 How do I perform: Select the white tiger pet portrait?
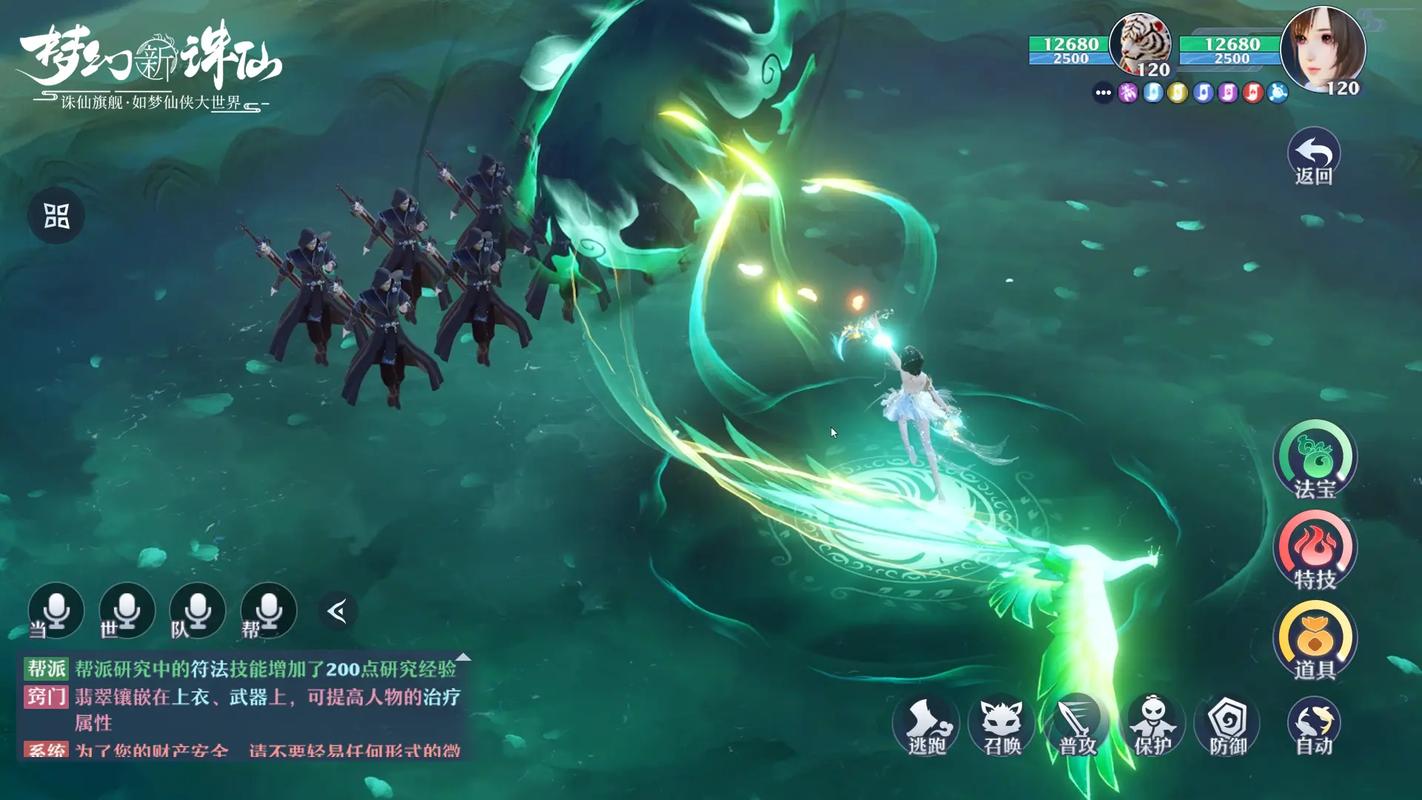(x=1140, y=45)
